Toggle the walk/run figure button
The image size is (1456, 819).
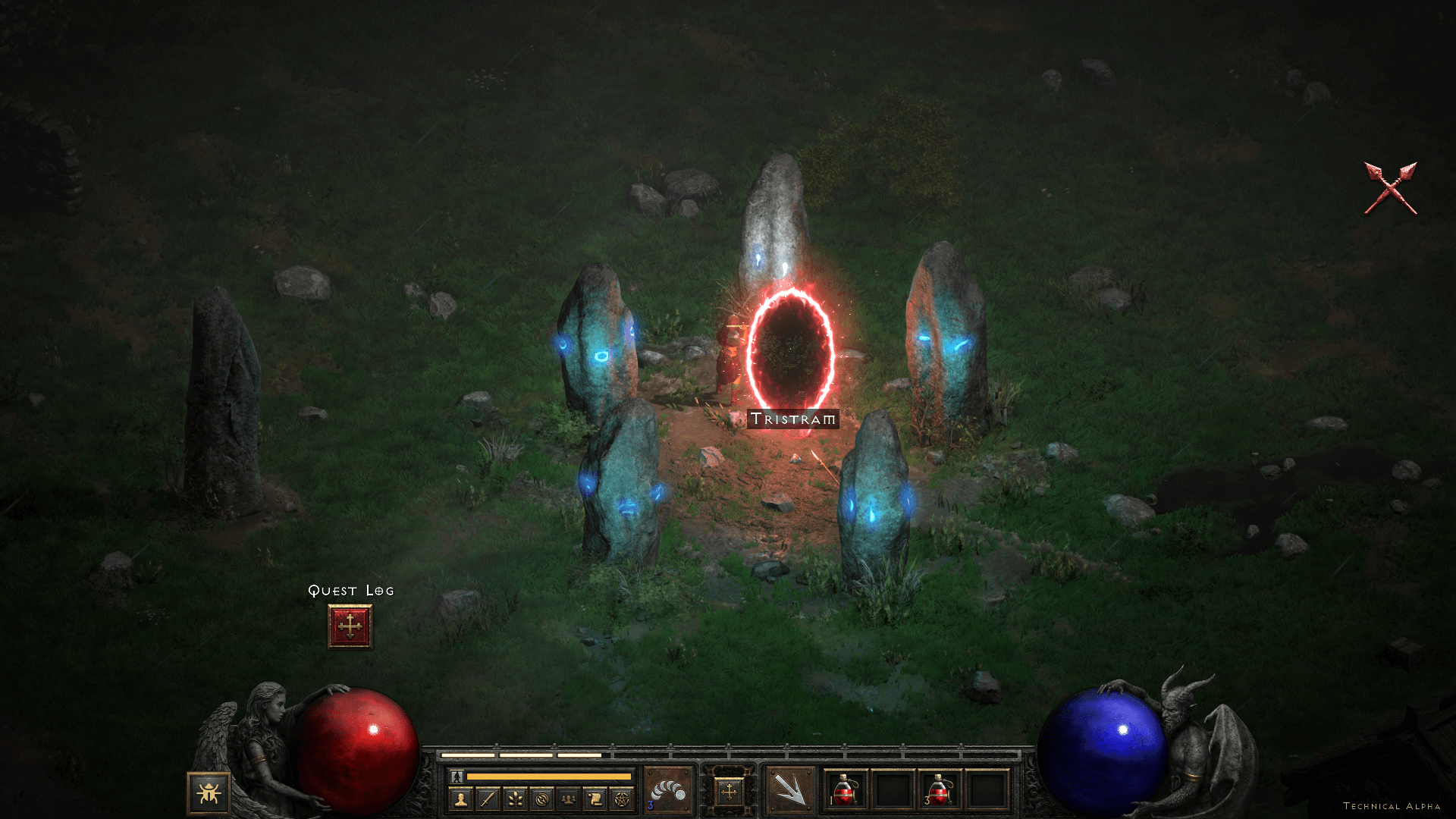[x=457, y=776]
